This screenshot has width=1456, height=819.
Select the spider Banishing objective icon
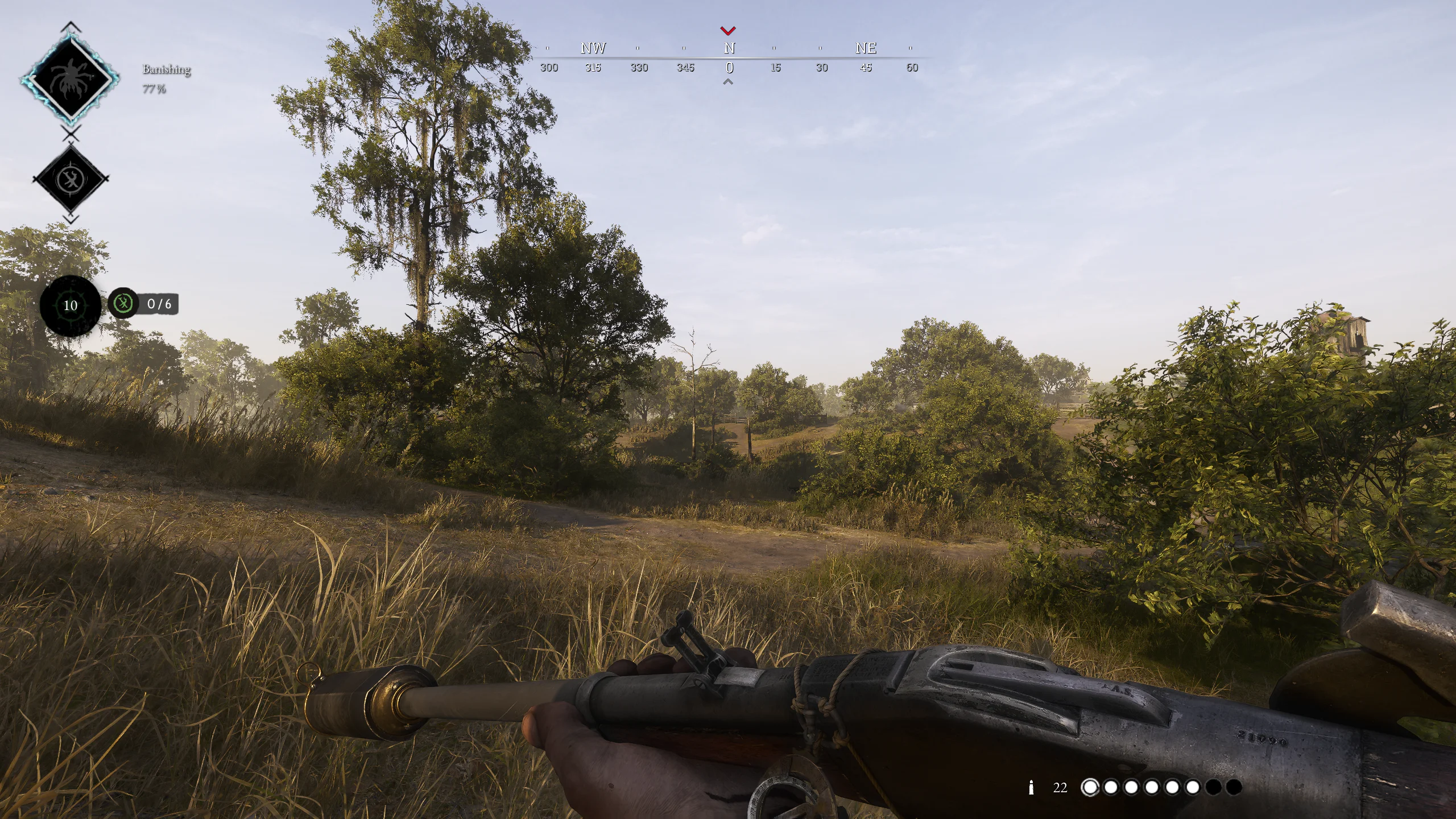[71, 78]
